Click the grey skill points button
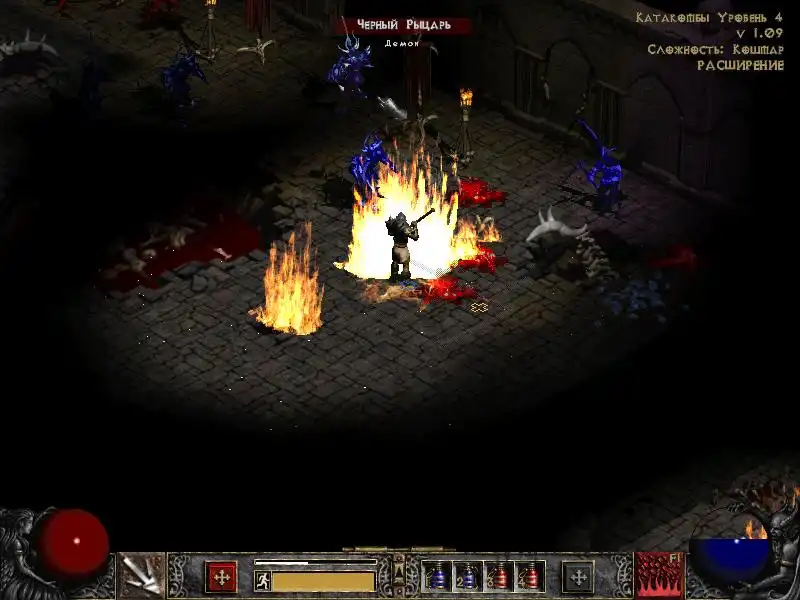 click(577, 577)
